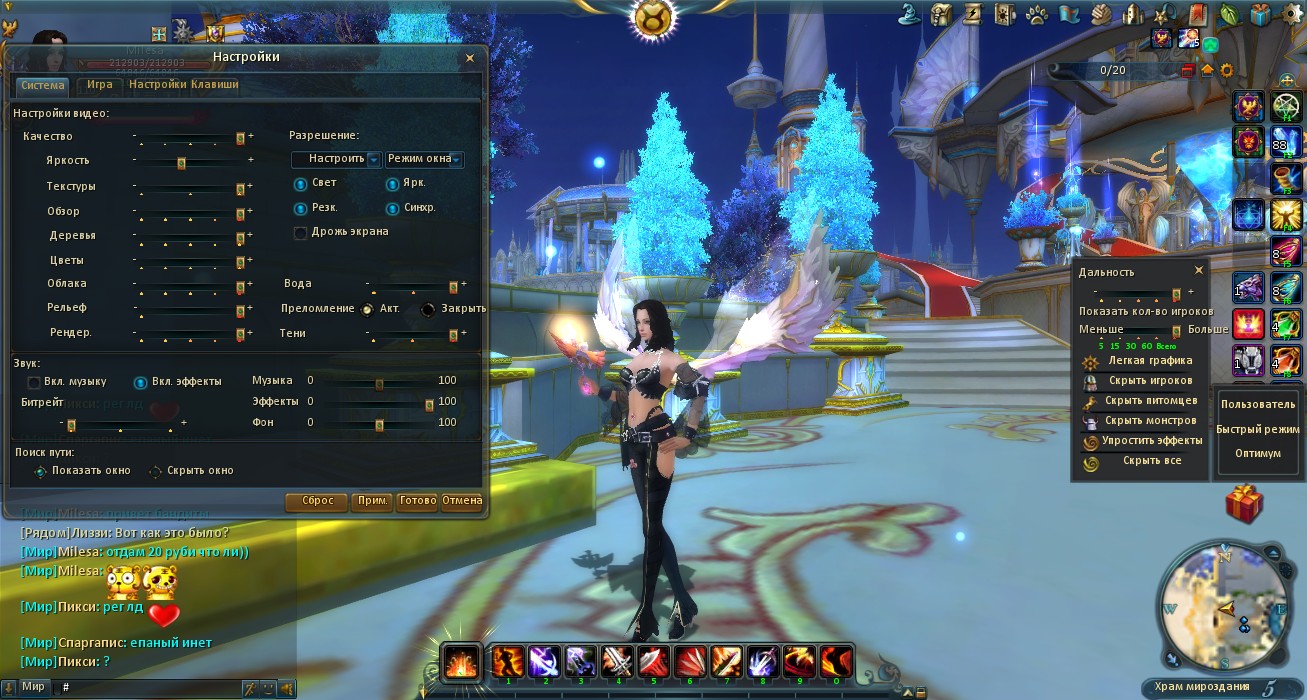
Task: Select the Закрыть refraction option
Action: [428, 309]
